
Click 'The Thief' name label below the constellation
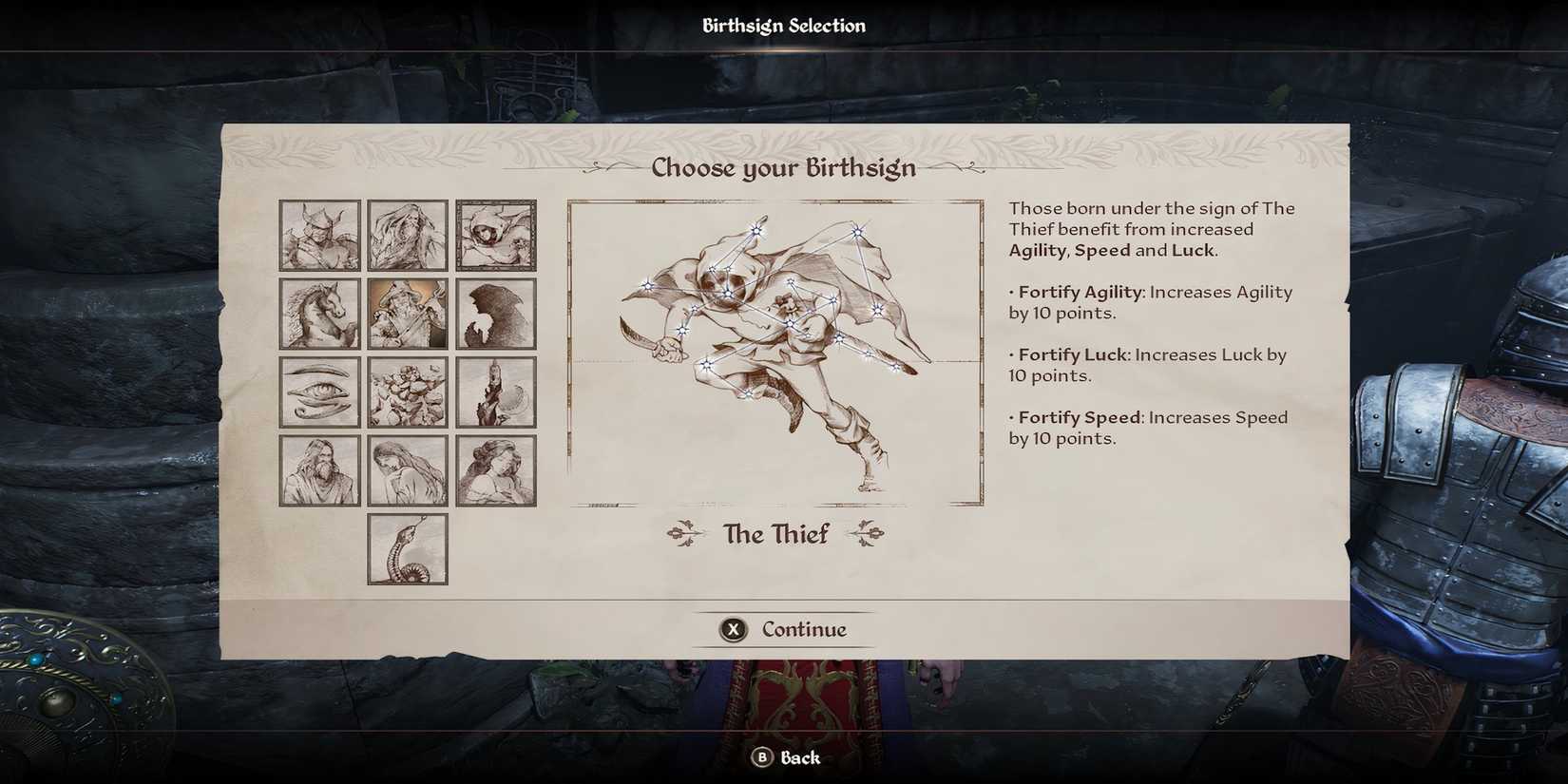click(x=775, y=534)
